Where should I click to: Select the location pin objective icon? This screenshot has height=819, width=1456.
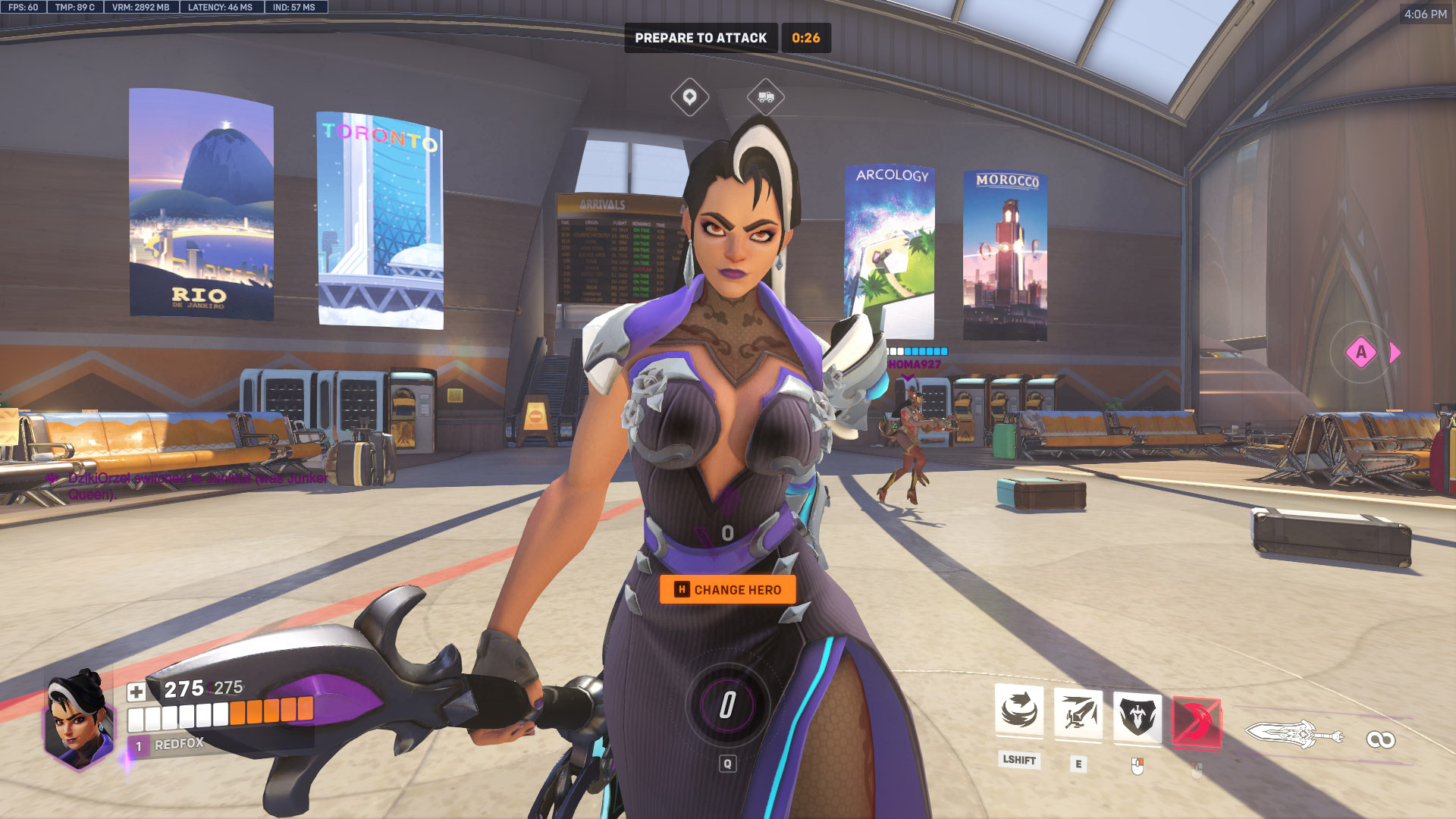(x=689, y=97)
